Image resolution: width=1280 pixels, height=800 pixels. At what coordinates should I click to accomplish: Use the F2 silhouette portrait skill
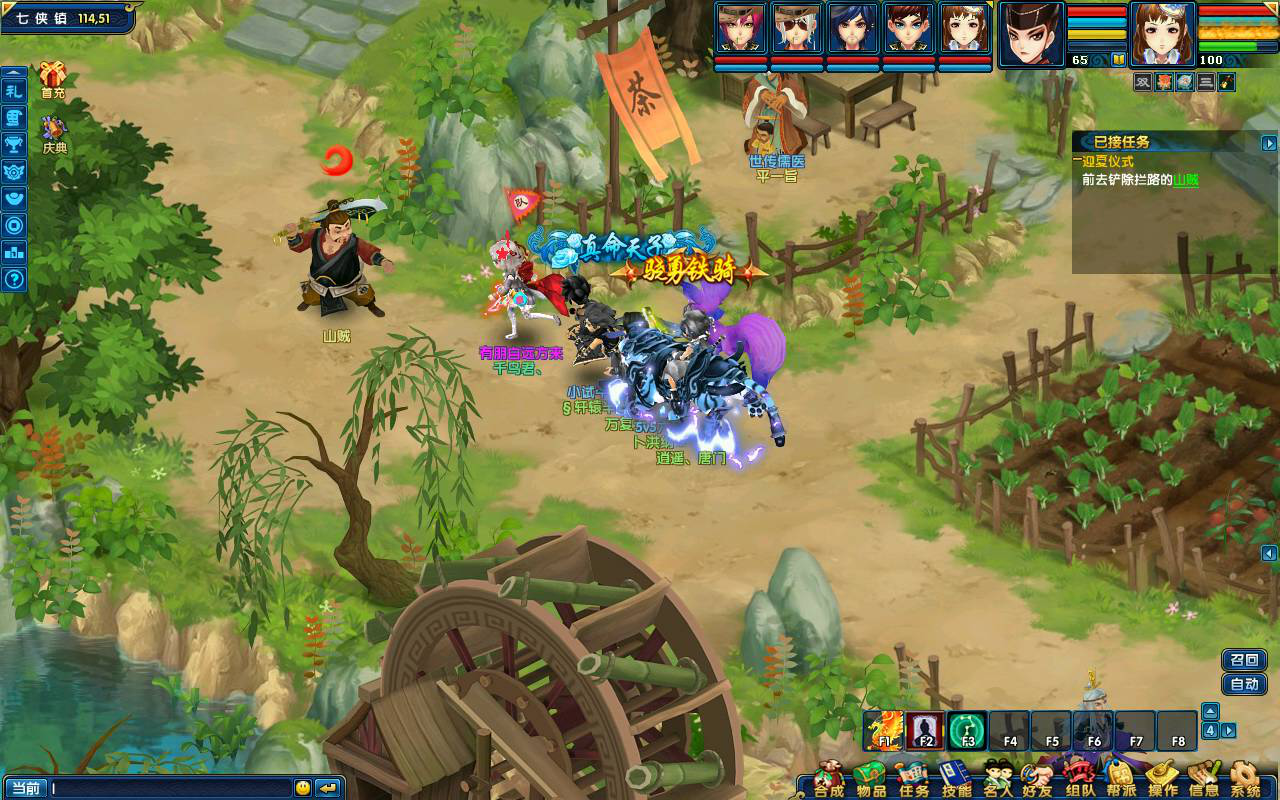point(926,731)
